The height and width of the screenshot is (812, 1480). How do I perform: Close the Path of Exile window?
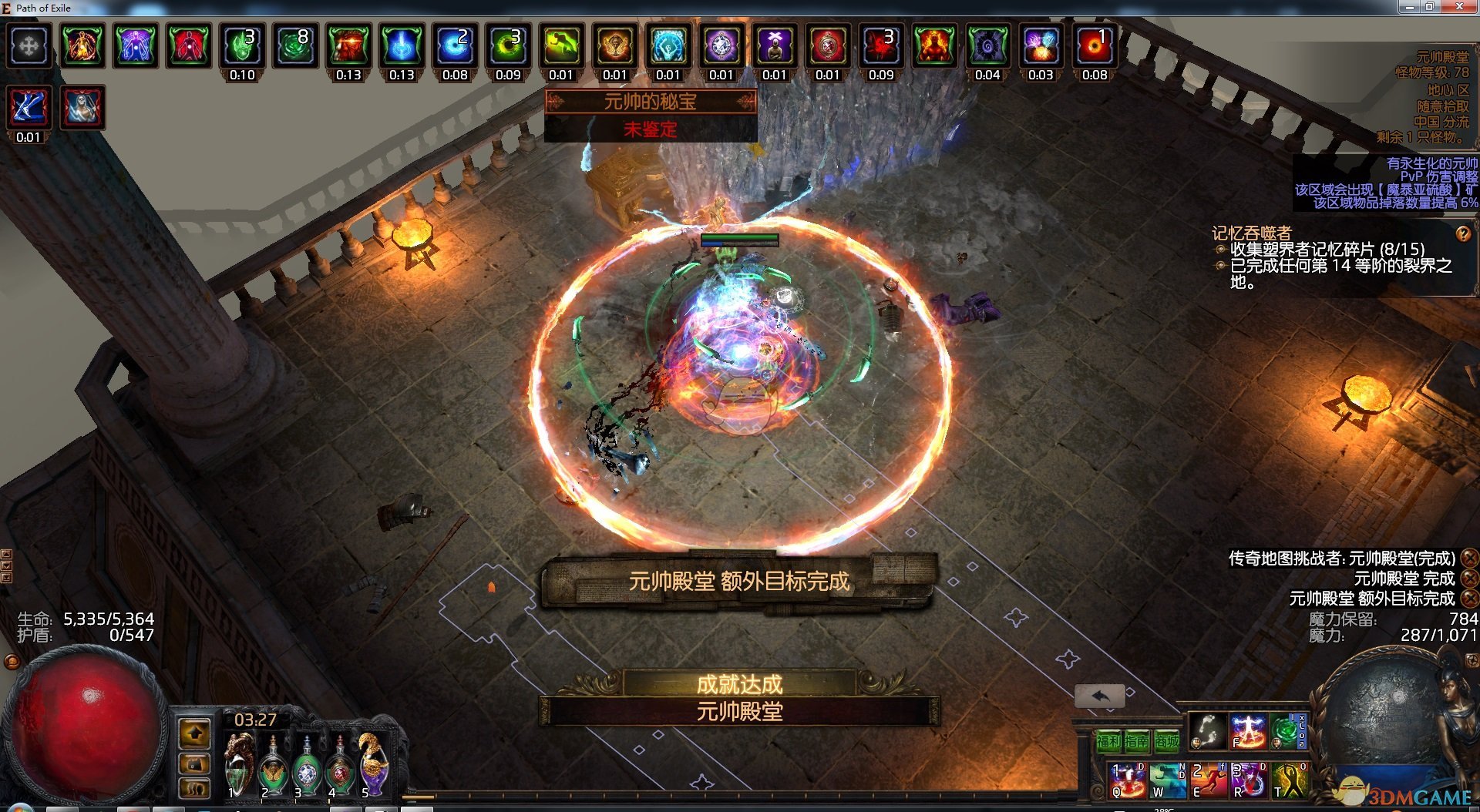(1458, 7)
